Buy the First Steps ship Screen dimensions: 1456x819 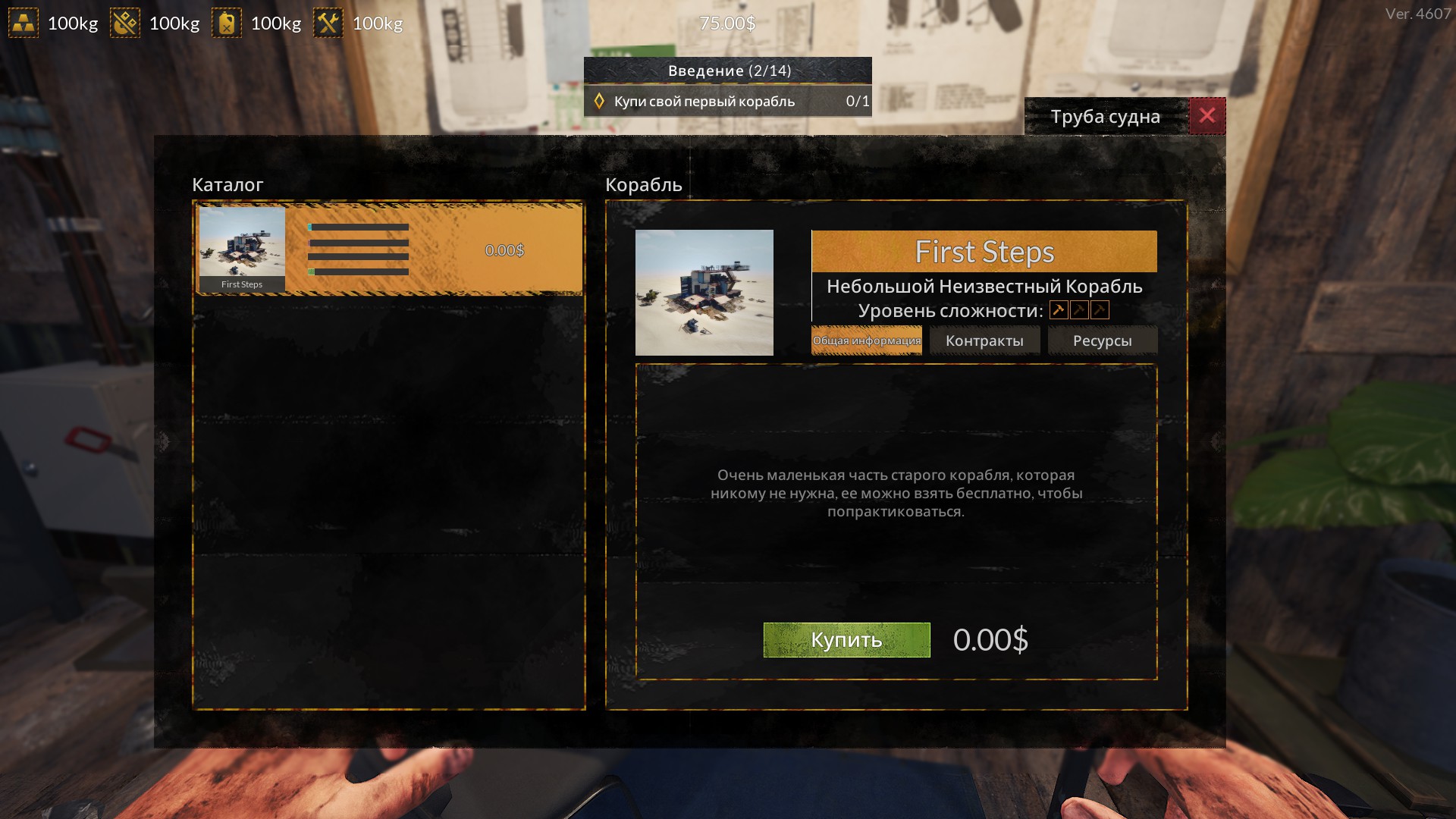[846, 640]
